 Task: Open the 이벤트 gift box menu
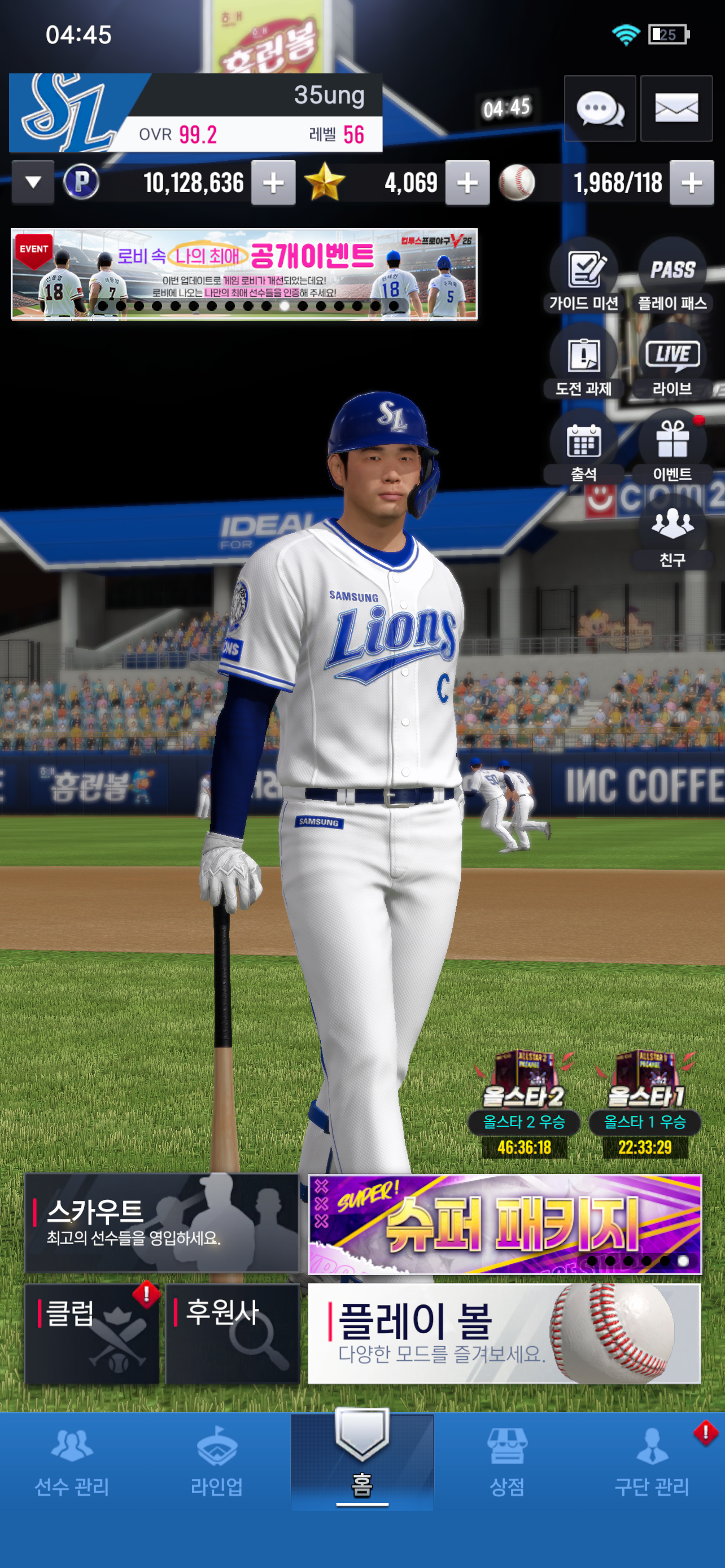672,449
